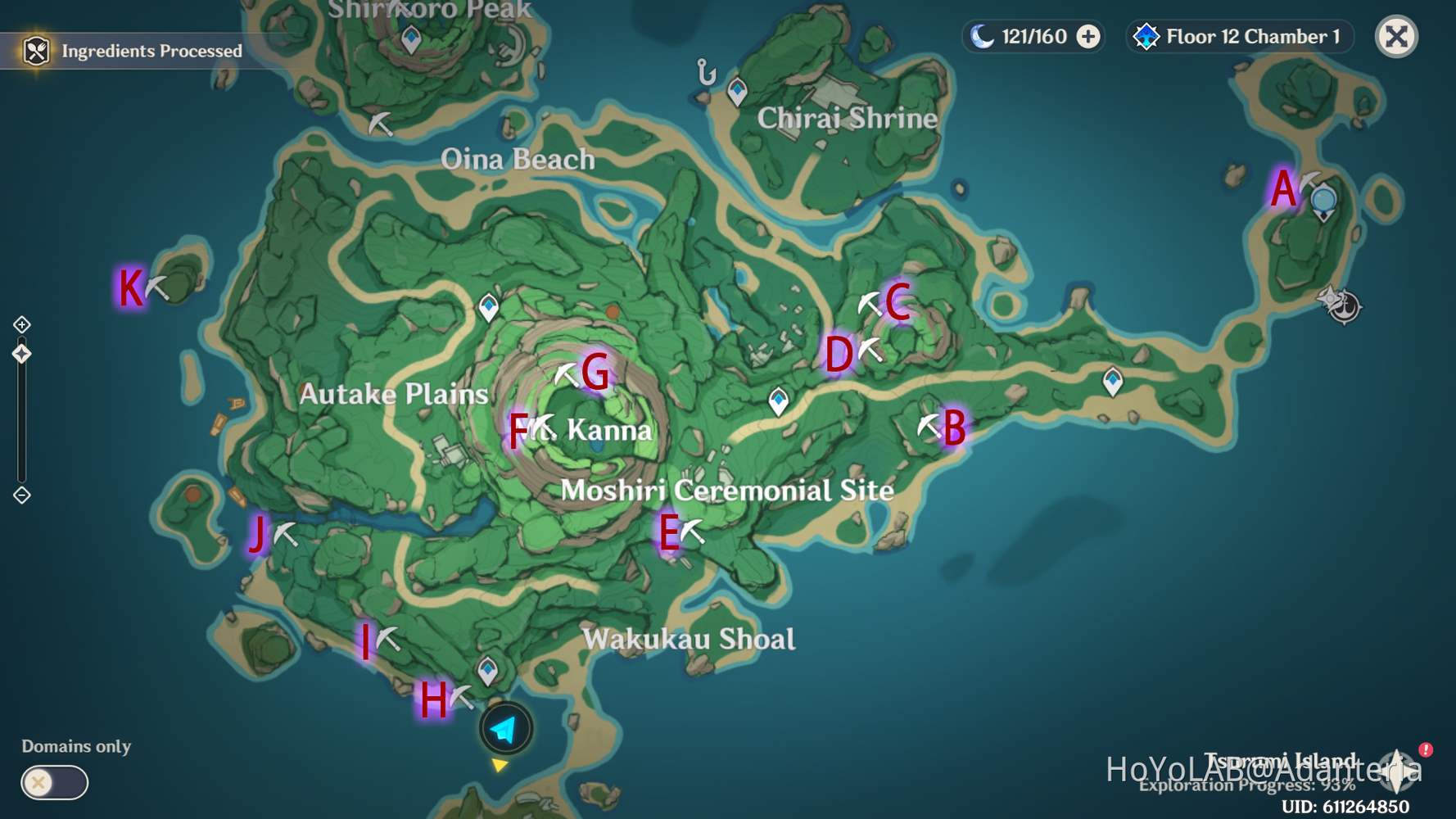This screenshot has width=1456, height=819.
Task: Open the Floor 12 Chamber 1 shortcut
Action: point(1238,36)
